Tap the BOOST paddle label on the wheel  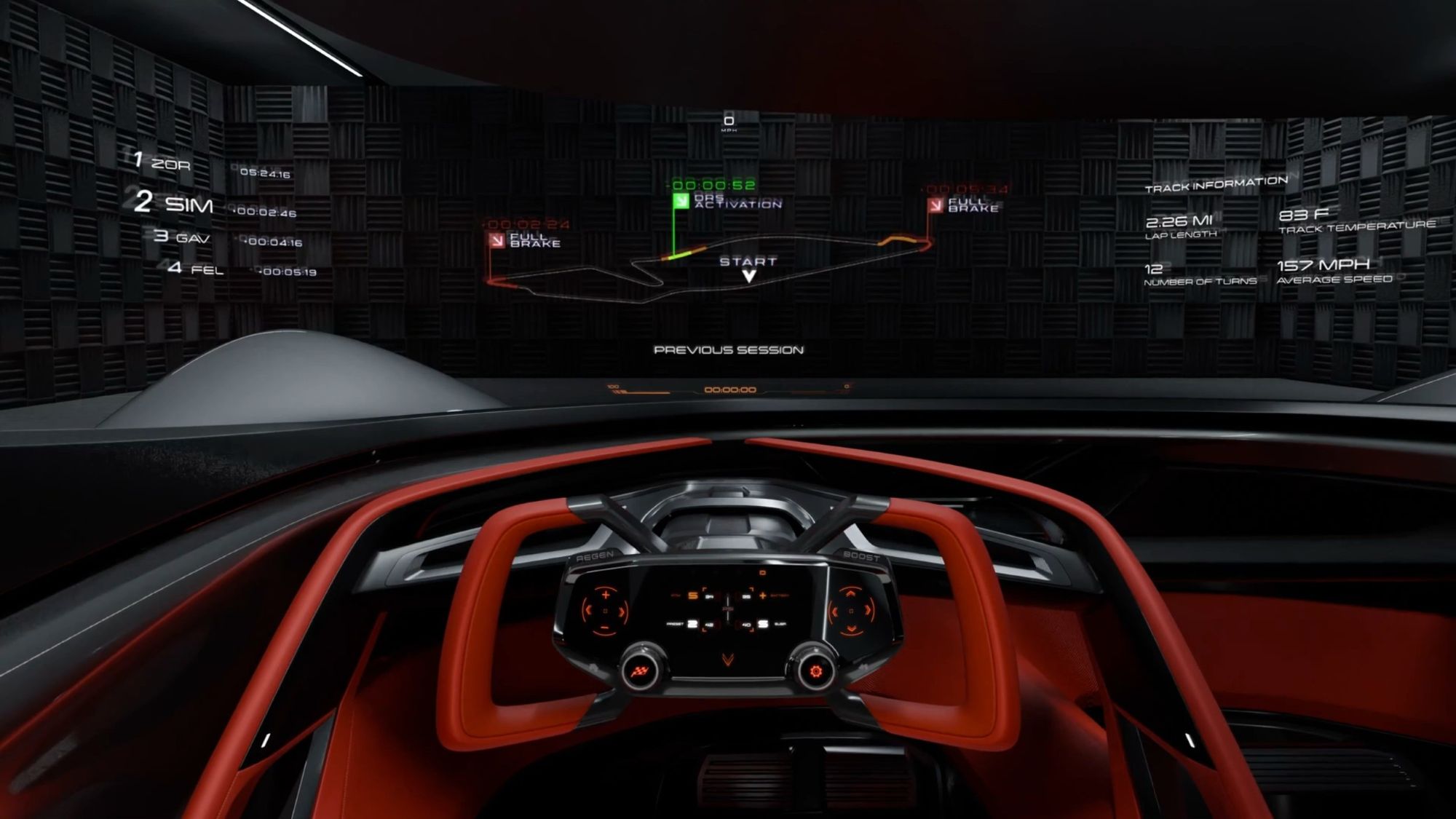point(861,557)
